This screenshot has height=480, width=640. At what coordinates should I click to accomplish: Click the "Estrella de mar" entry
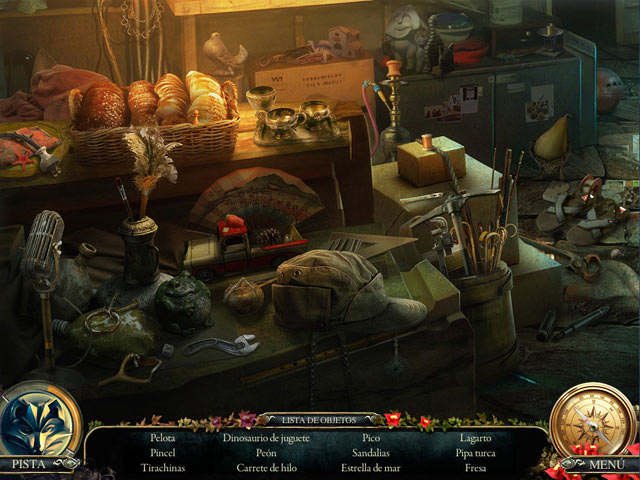click(x=371, y=468)
